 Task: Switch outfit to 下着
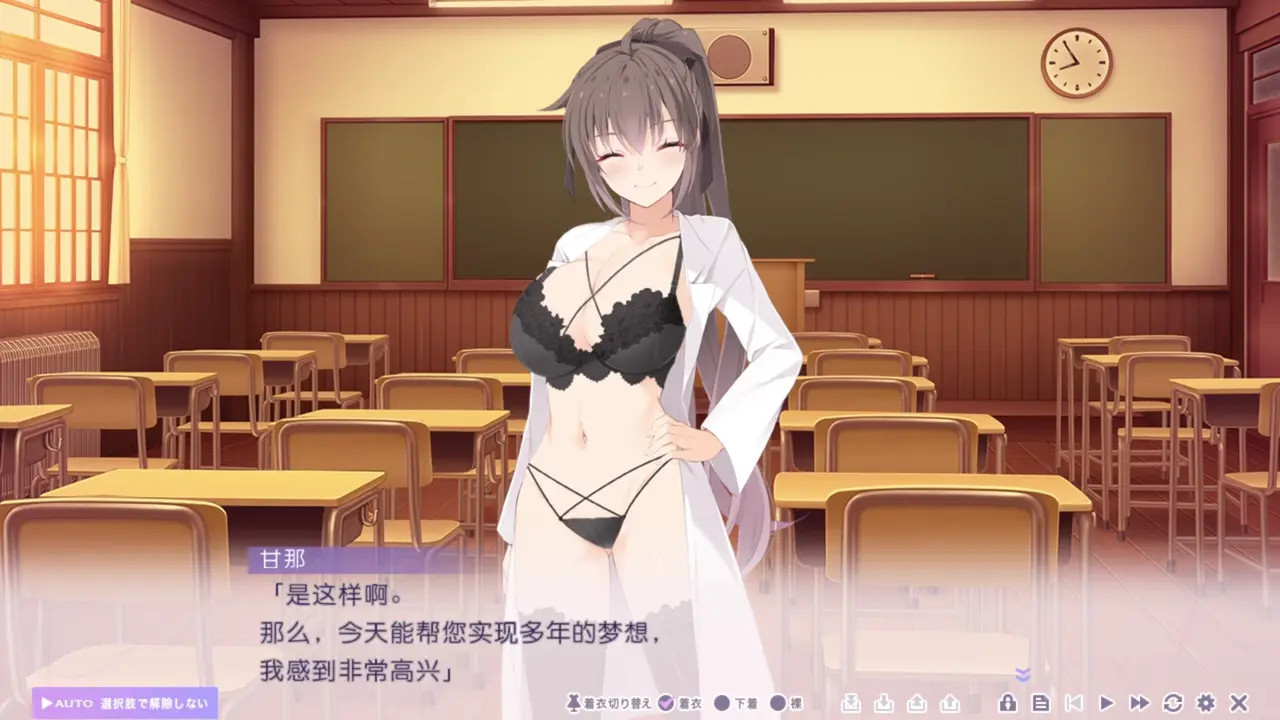pyautogui.click(x=735, y=703)
